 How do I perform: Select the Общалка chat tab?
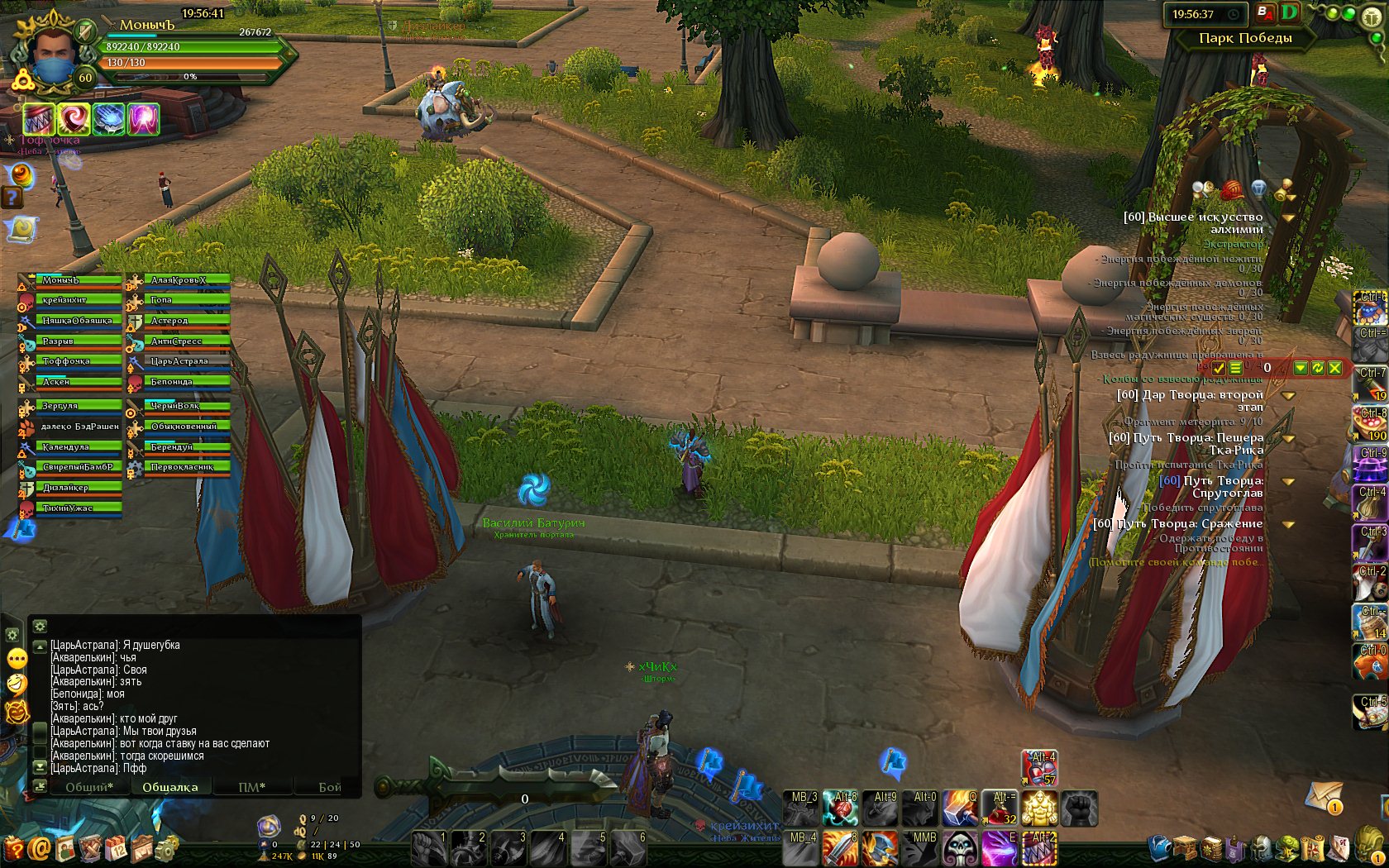coord(170,787)
